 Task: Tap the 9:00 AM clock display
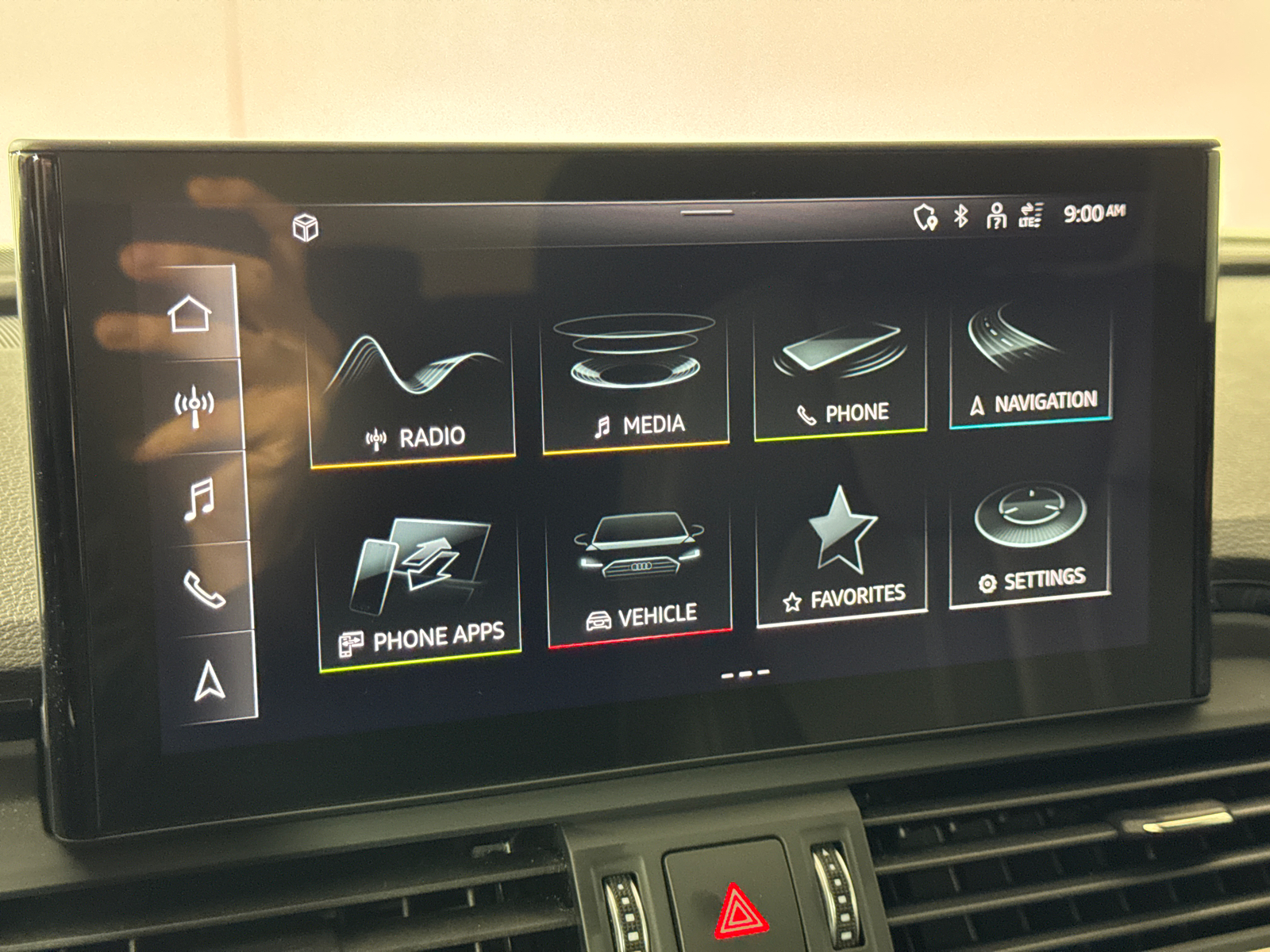[1094, 213]
